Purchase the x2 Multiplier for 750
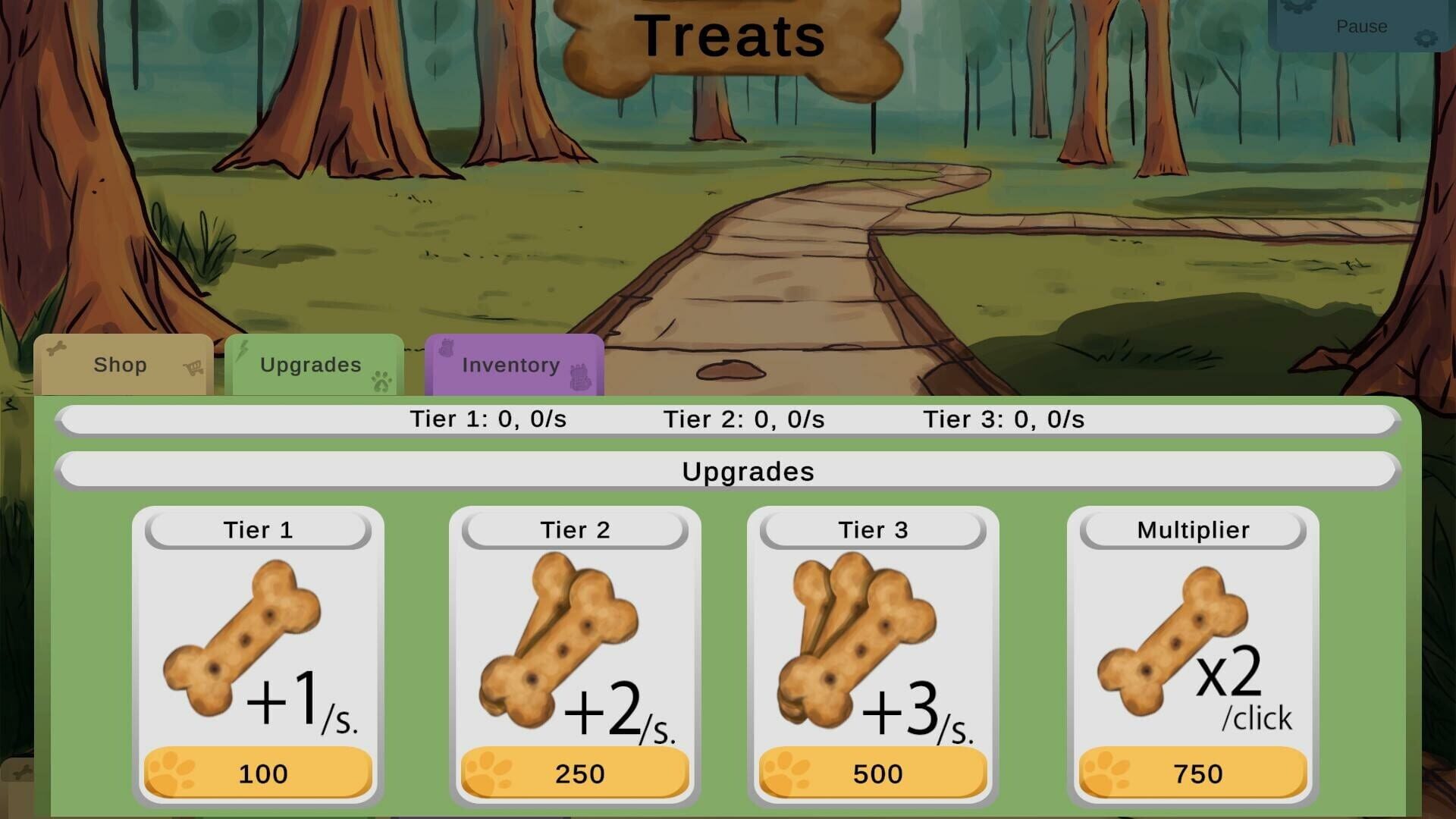The image size is (1456, 819). pyautogui.click(x=1195, y=773)
